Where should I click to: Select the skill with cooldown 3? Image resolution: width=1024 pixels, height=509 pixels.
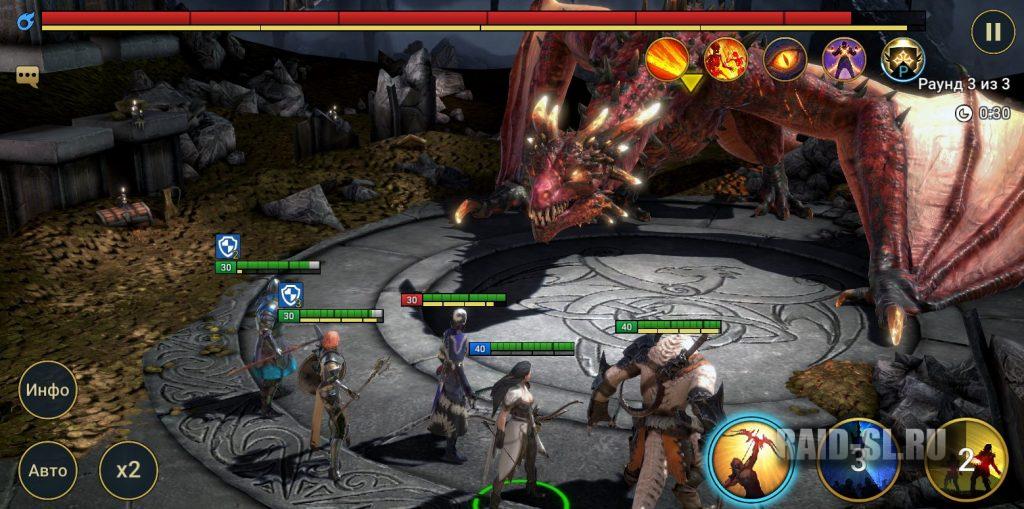pos(857,460)
